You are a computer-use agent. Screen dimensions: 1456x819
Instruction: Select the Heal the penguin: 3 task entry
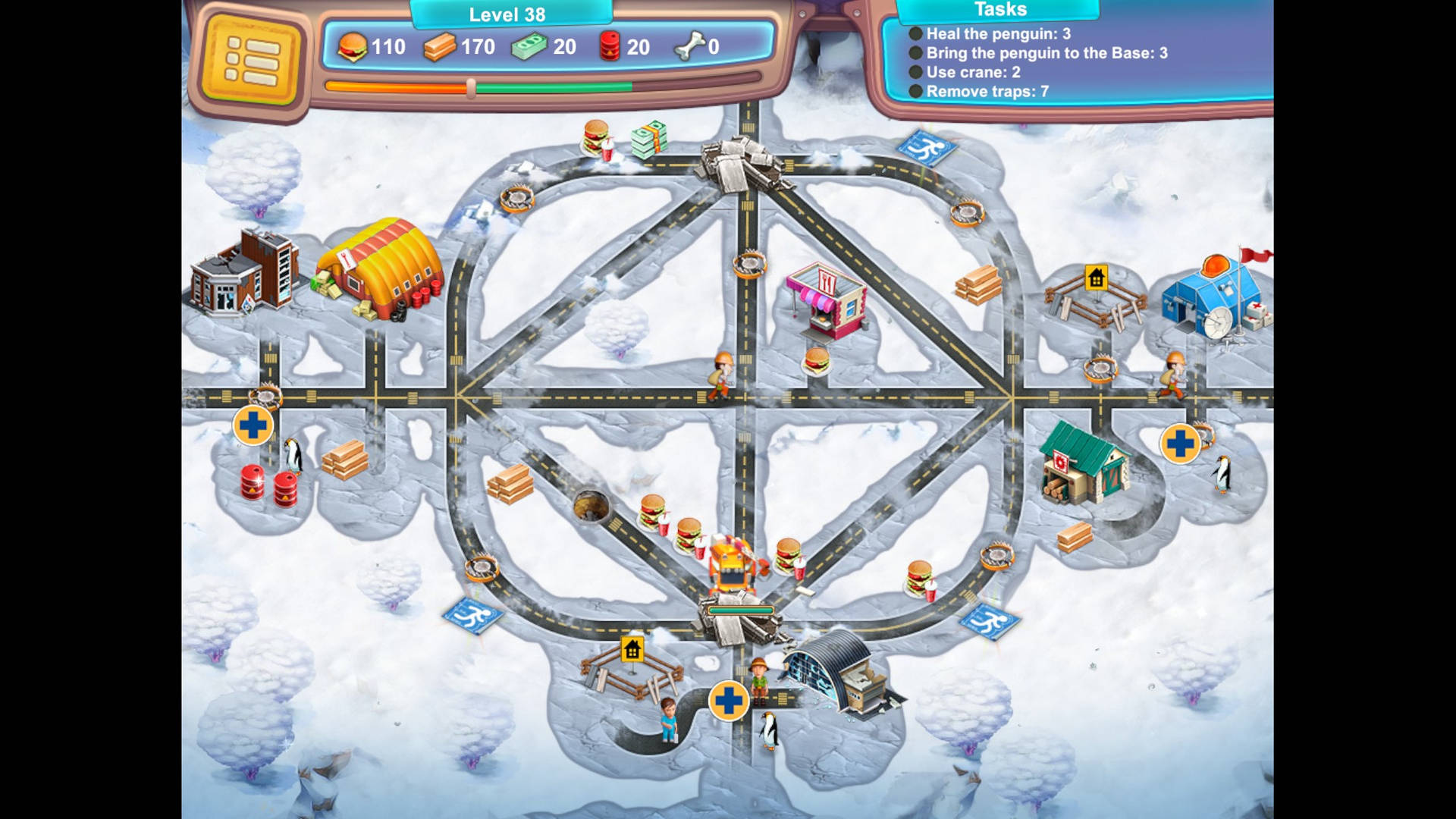tap(996, 34)
